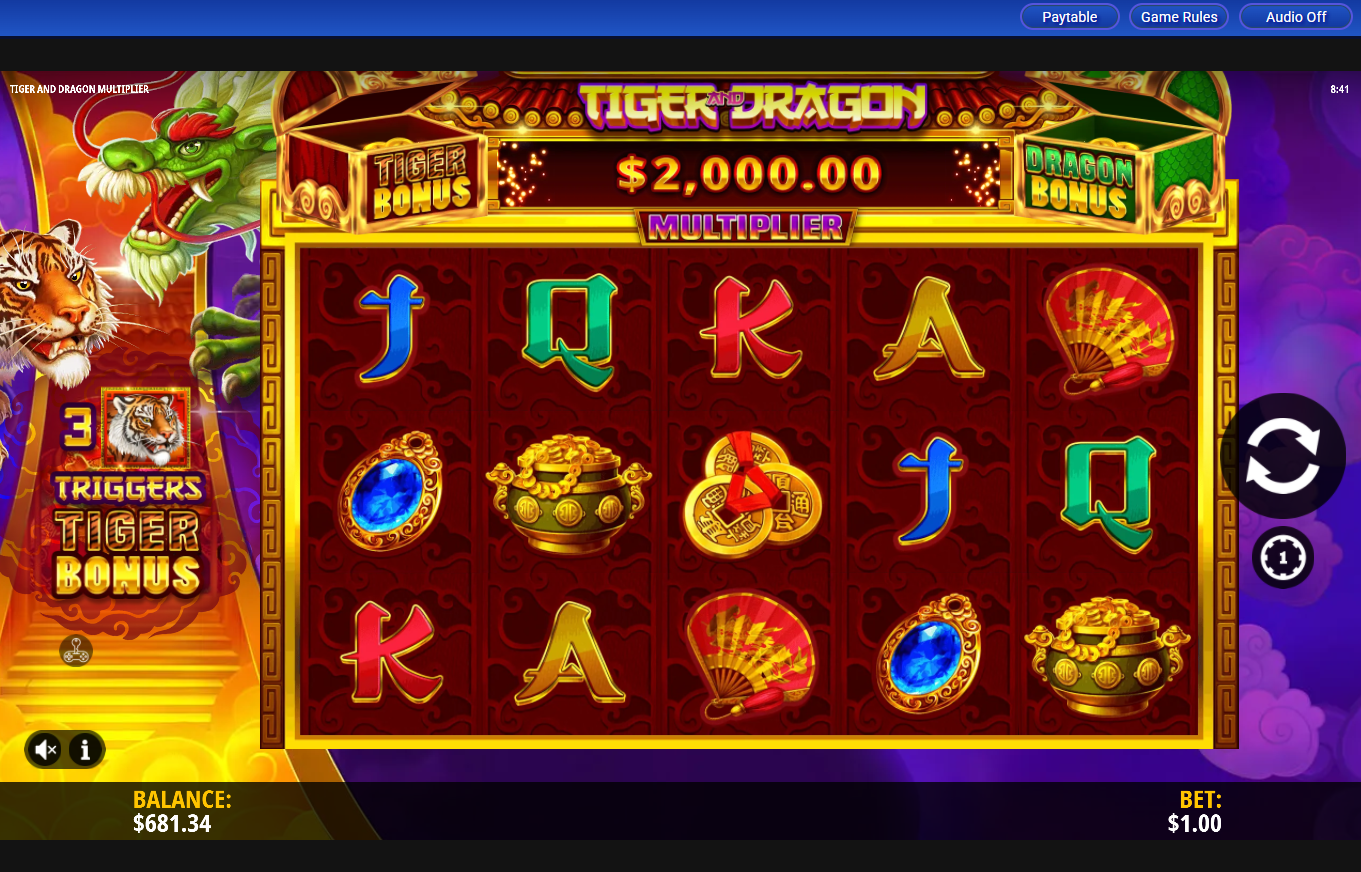
Task: Open autoplay with the "1" clock icon
Action: tap(1283, 557)
